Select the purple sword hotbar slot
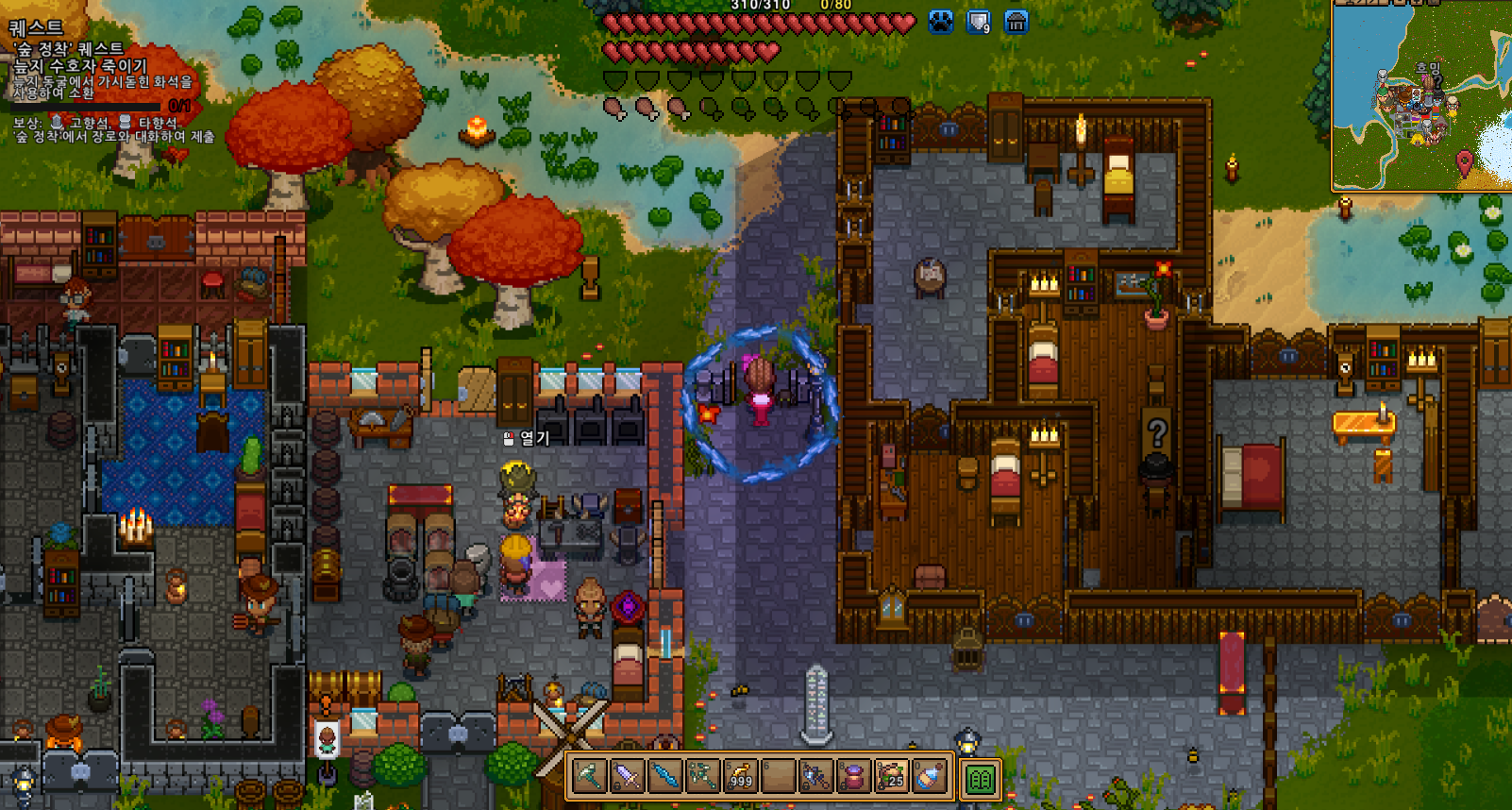The height and width of the screenshot is (810, 1512). click(628, 776)
